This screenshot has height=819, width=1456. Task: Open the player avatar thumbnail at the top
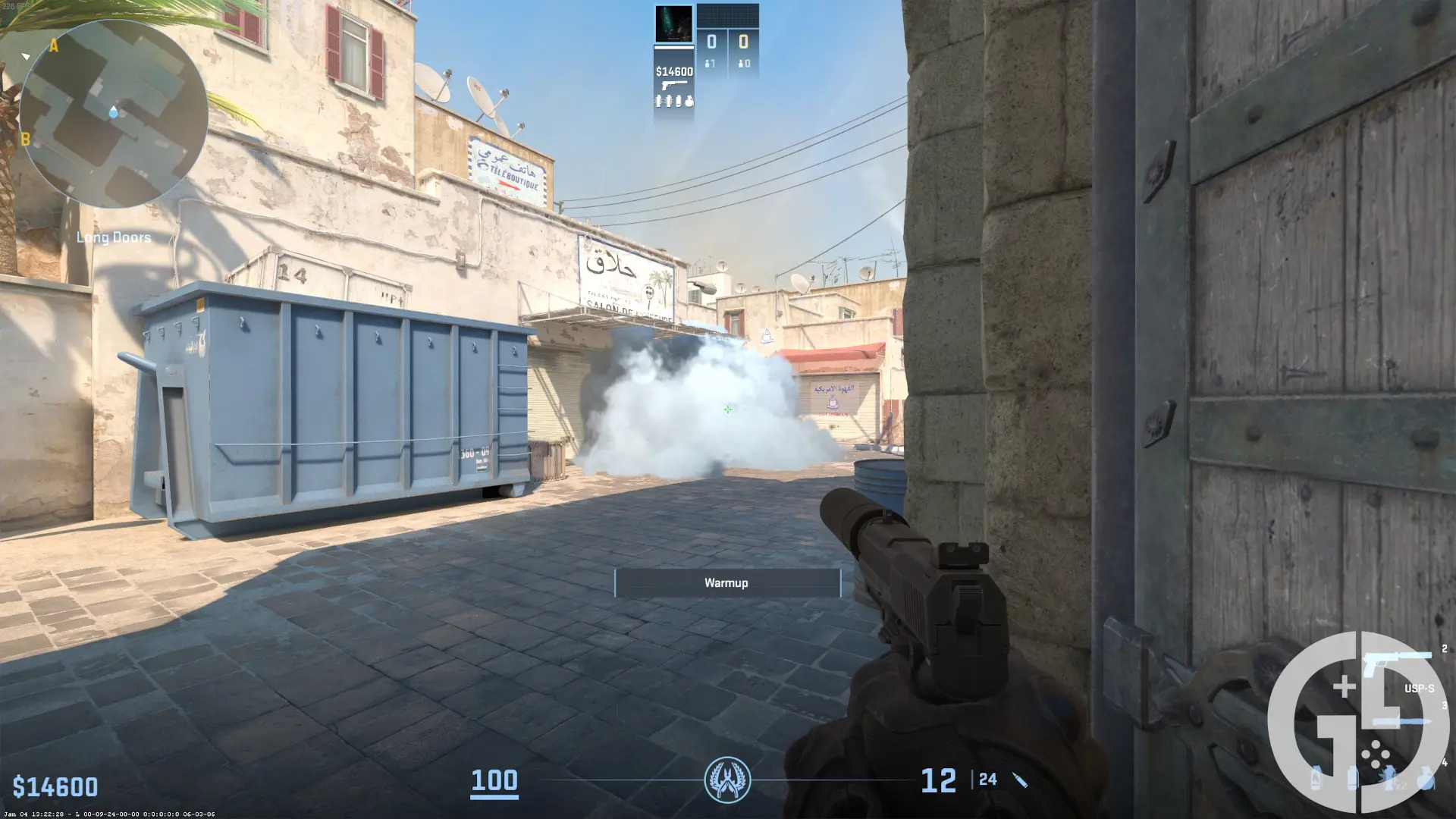pyautogui.click(x=672, y=23)
